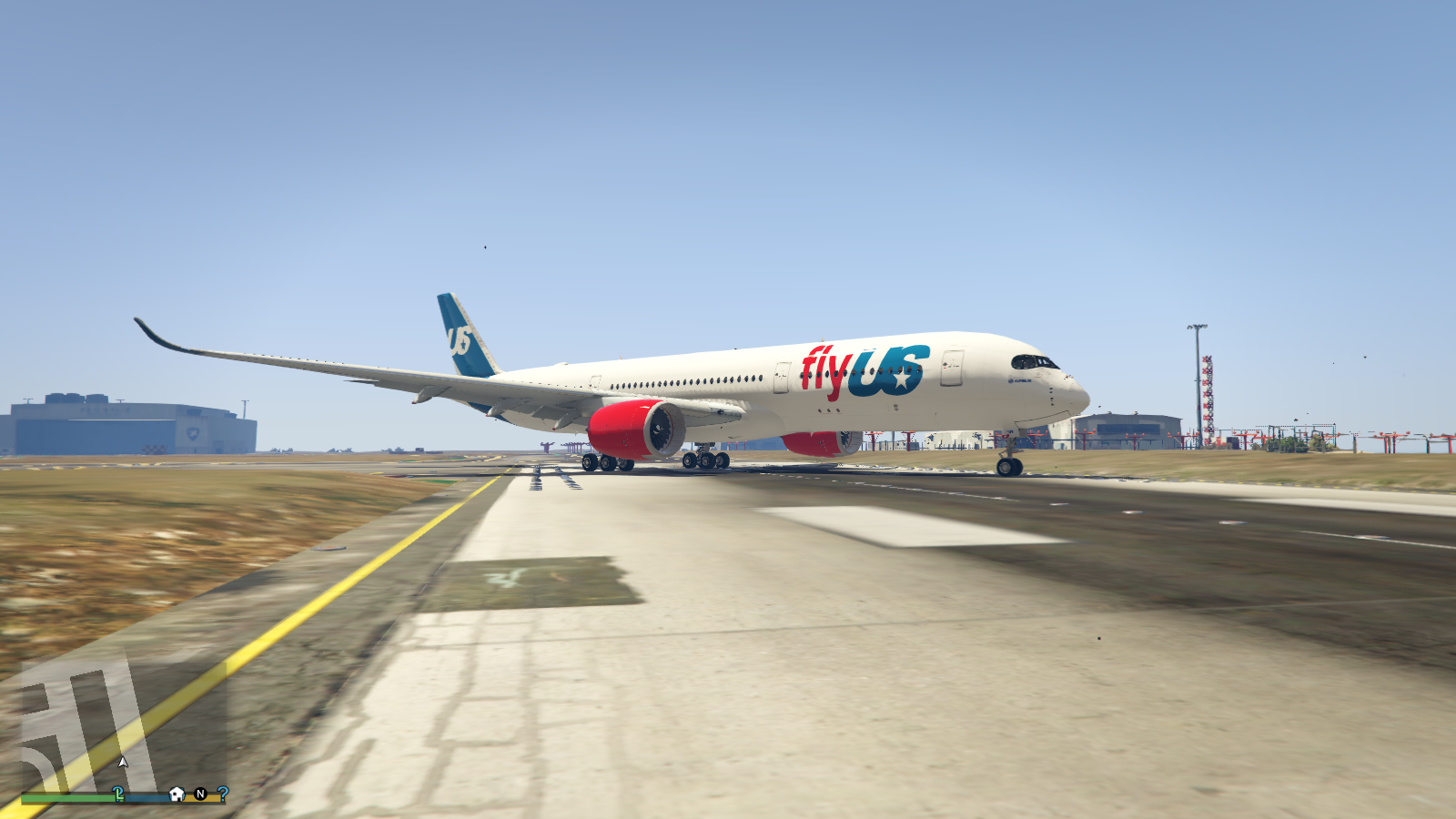Select the green L blip beside the health bar

coord(118,794)
